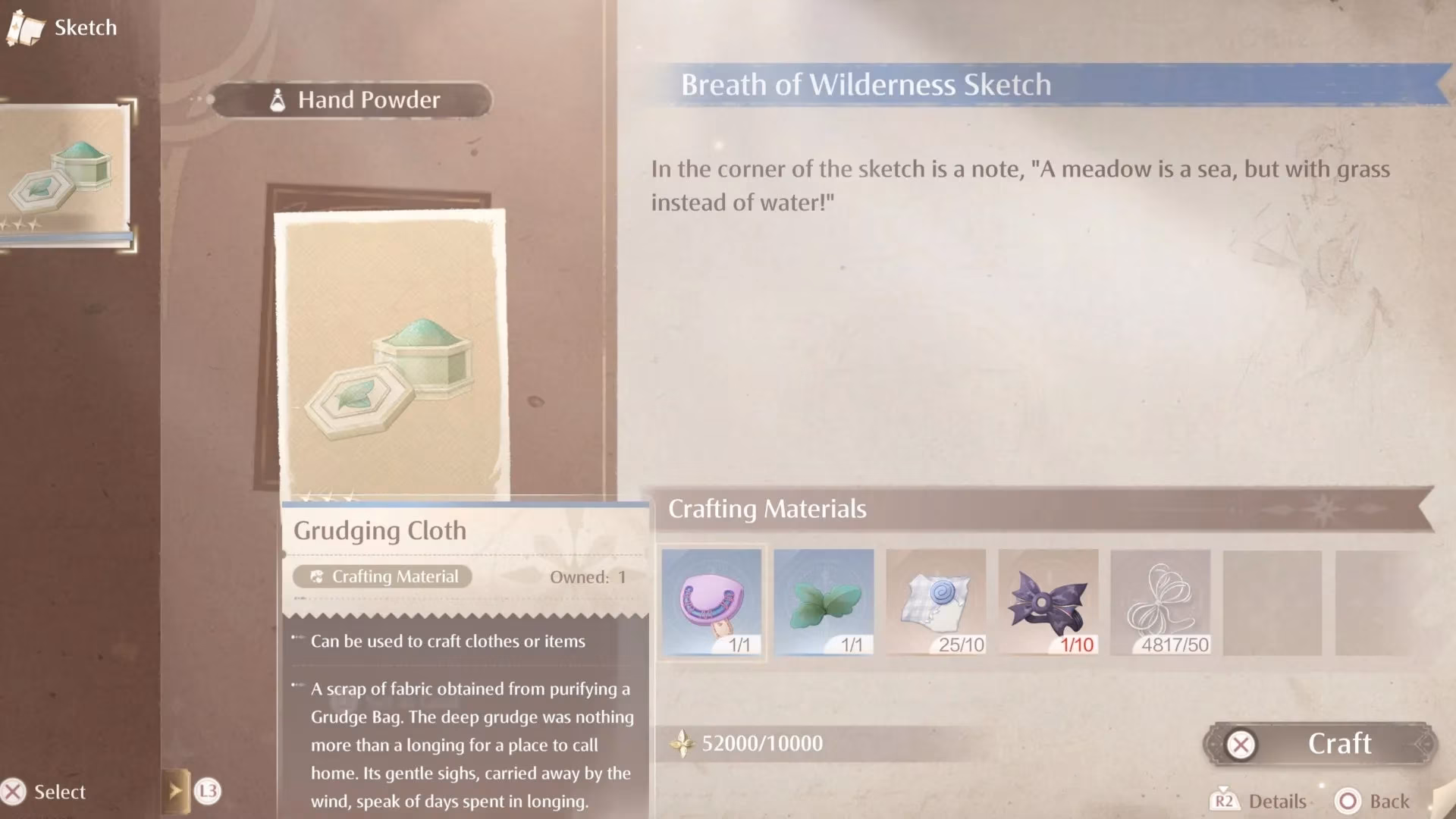Switch to the Breath of Wilderness Sketch header
The image size is (1456, 819).
(866, 85)
